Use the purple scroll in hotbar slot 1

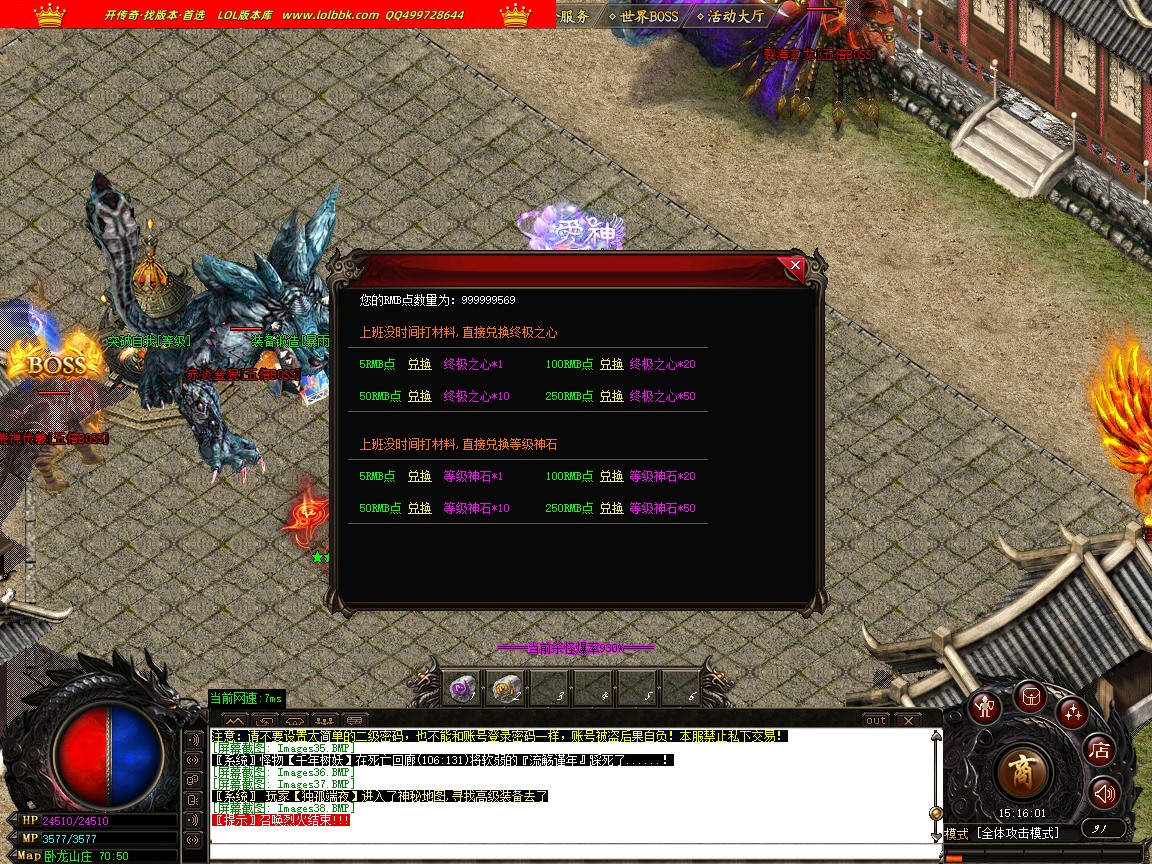click(x=460, y=688)
